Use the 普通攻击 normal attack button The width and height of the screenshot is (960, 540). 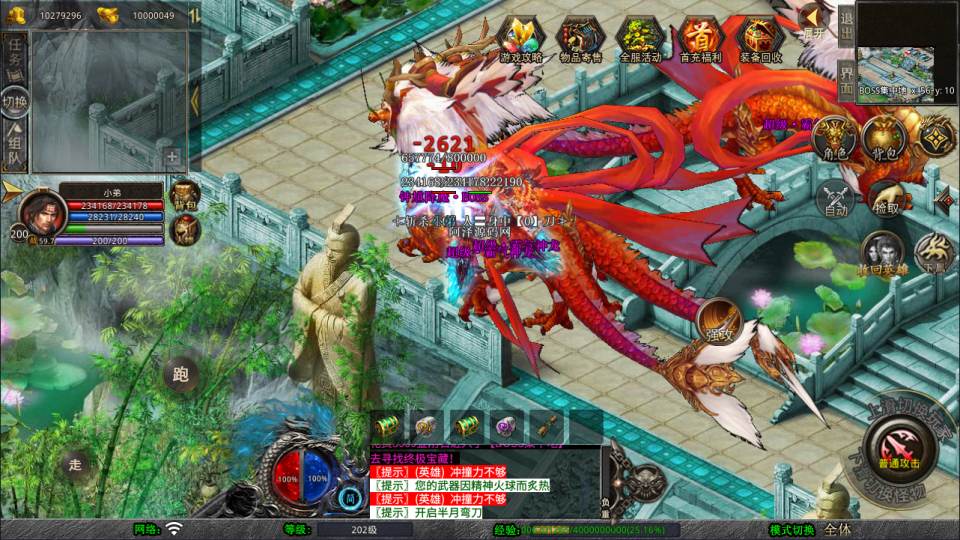897,447
